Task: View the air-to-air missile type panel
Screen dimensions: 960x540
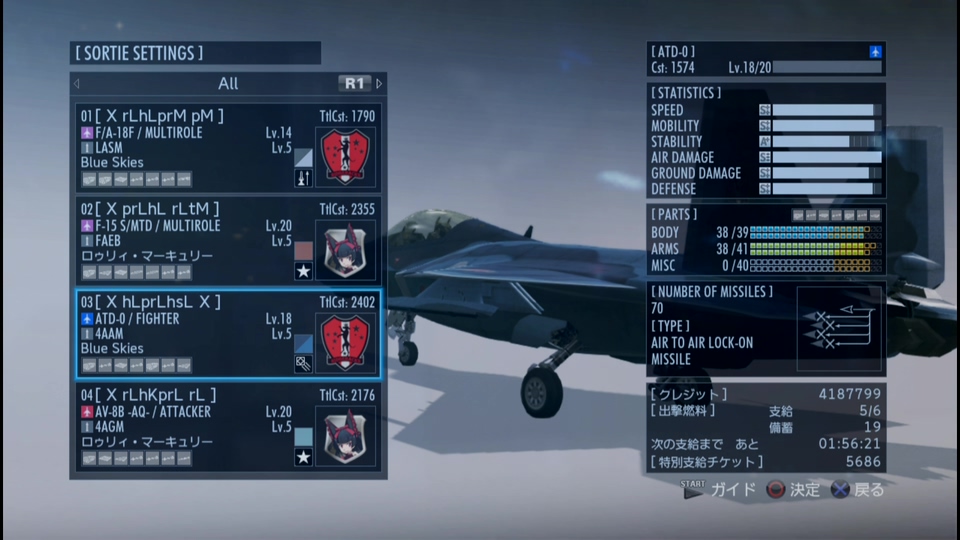Action: [765, 328]
